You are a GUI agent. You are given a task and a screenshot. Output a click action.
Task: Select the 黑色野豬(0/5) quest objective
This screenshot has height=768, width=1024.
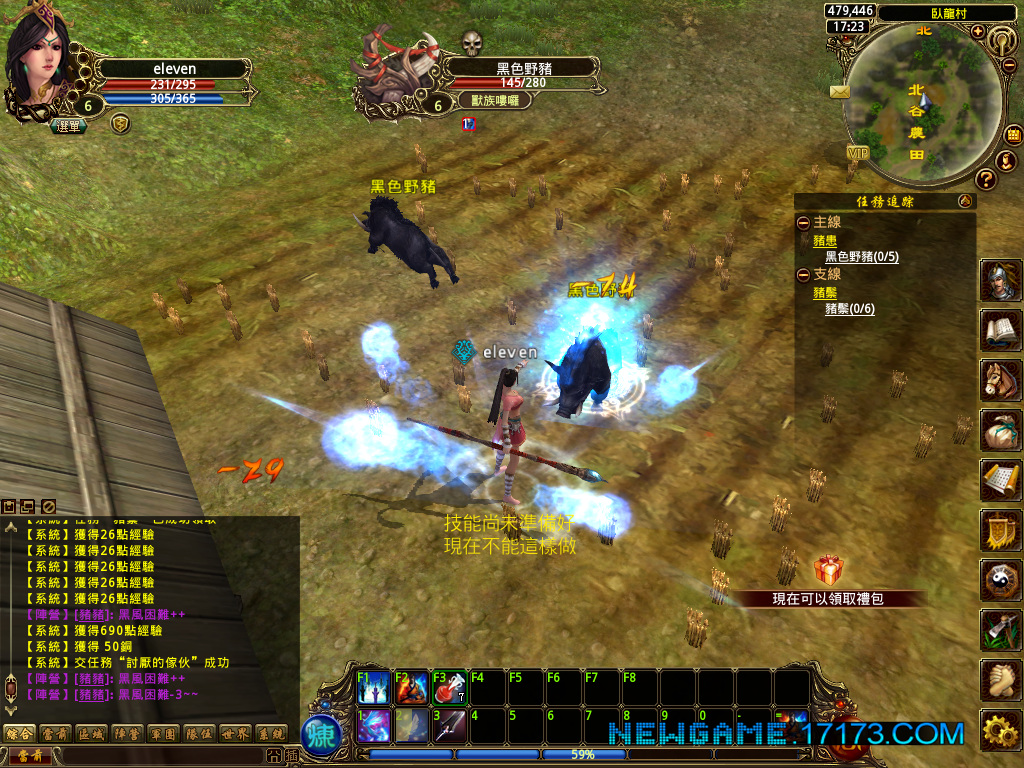(861, 257)
